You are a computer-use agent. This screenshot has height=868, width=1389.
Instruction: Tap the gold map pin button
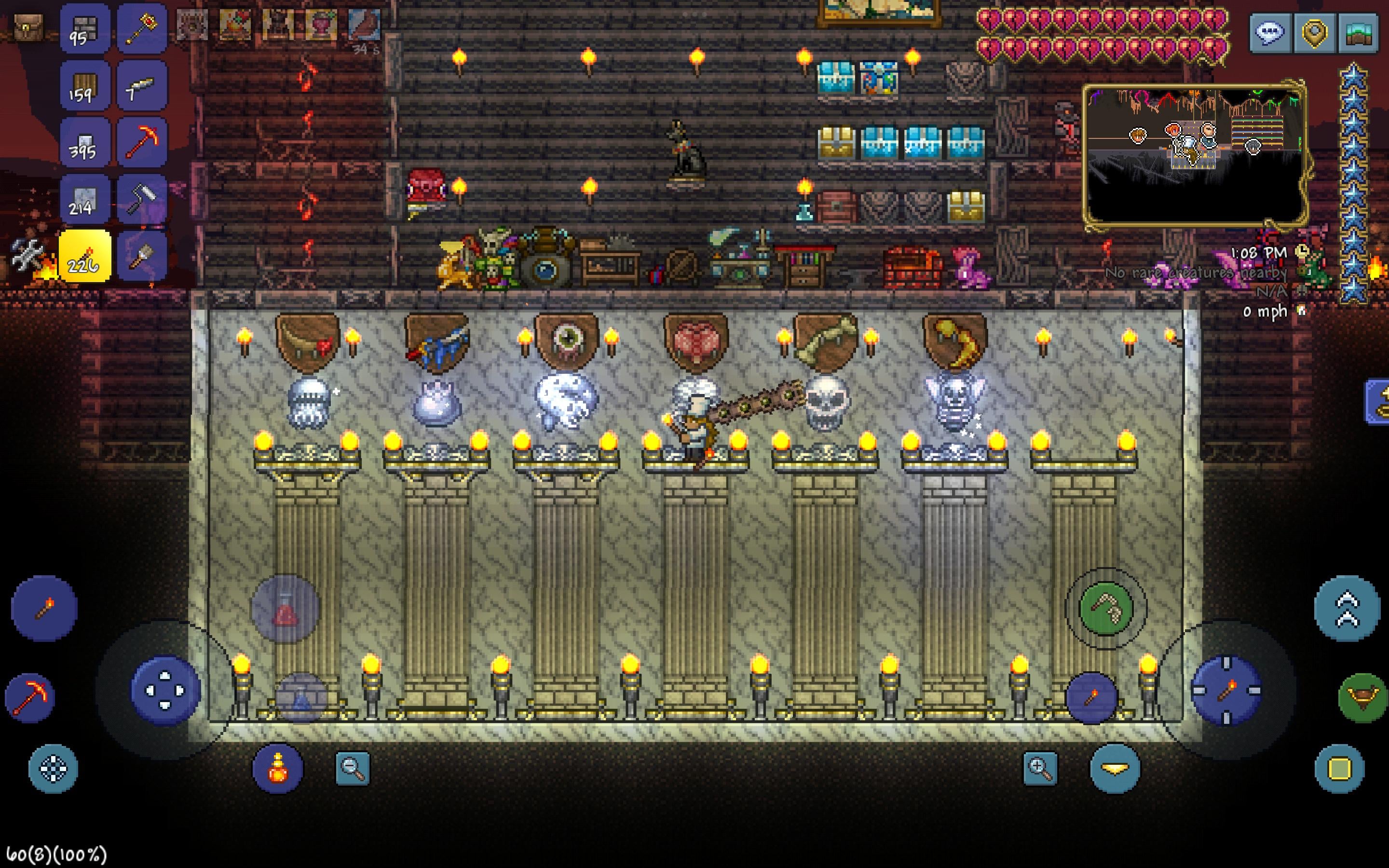point(1314,33)
